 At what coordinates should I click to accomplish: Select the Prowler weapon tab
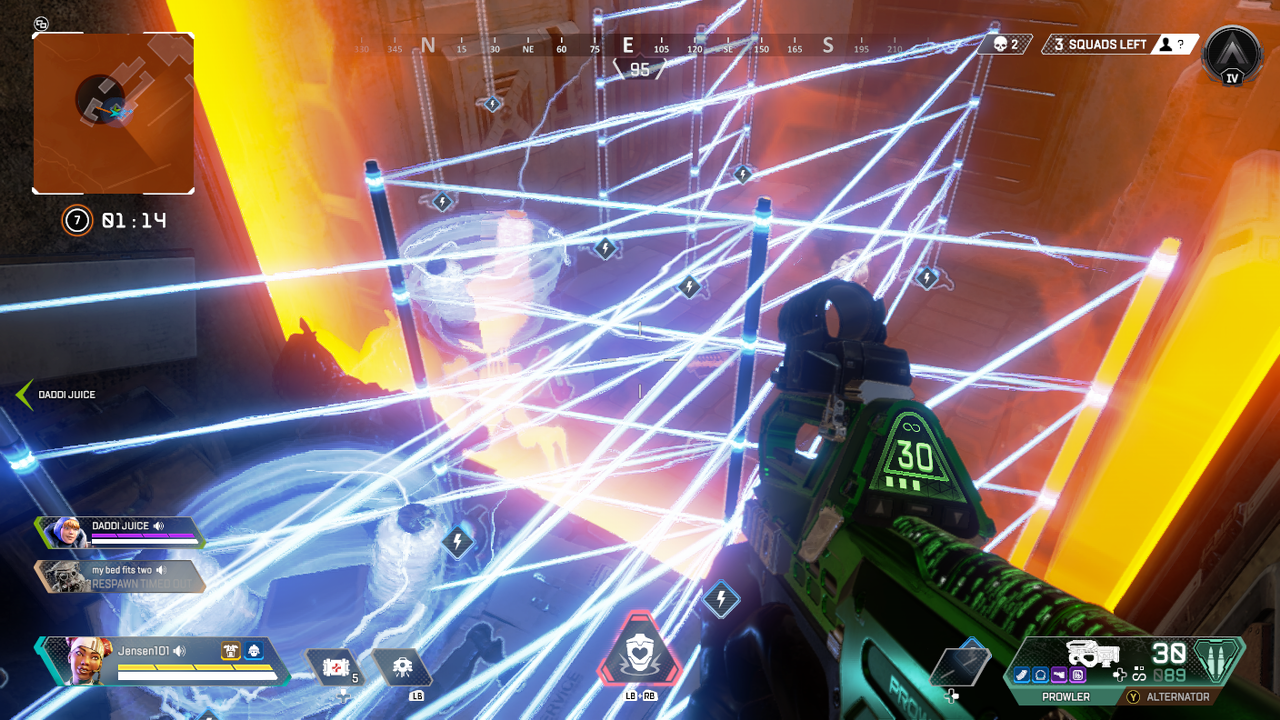[x=1068, y=697]
